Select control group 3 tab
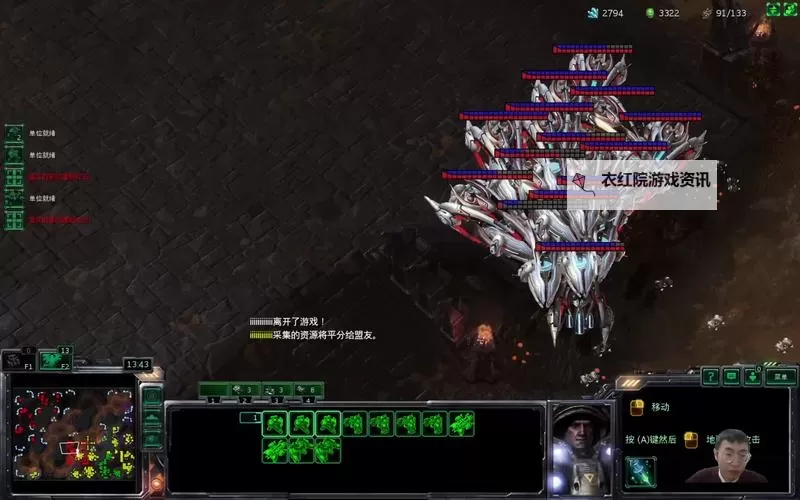 point(277,389)
